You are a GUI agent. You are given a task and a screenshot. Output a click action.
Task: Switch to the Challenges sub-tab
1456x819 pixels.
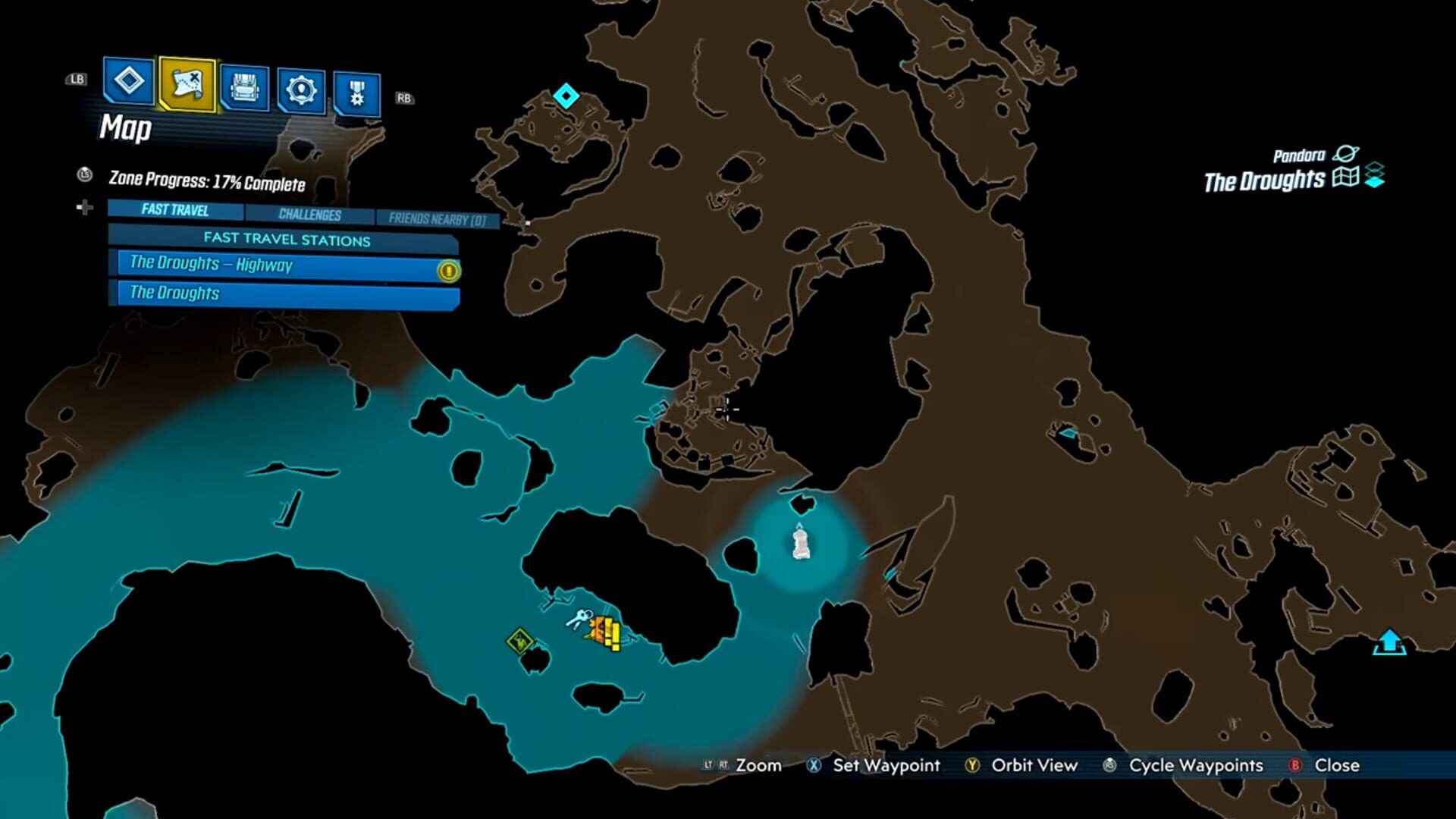(309, 215)
